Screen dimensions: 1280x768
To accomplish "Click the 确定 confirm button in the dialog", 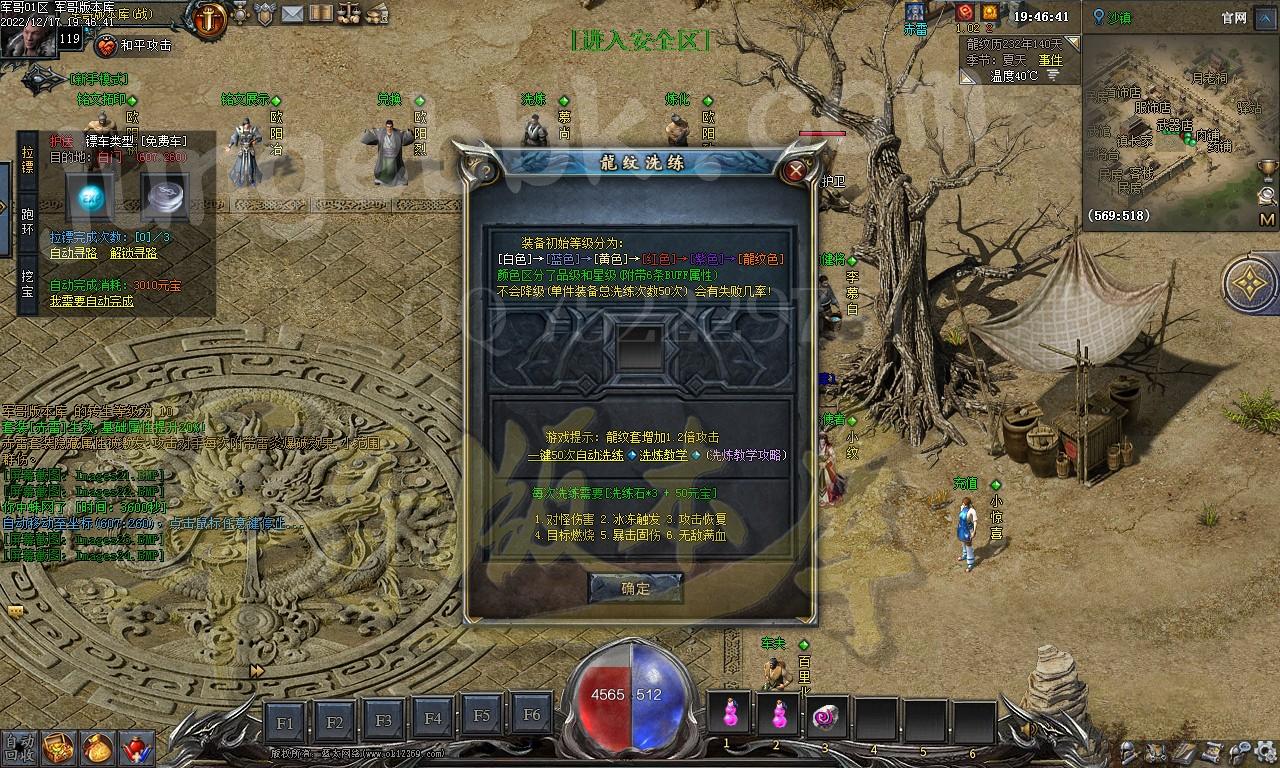I will (636, 589).
